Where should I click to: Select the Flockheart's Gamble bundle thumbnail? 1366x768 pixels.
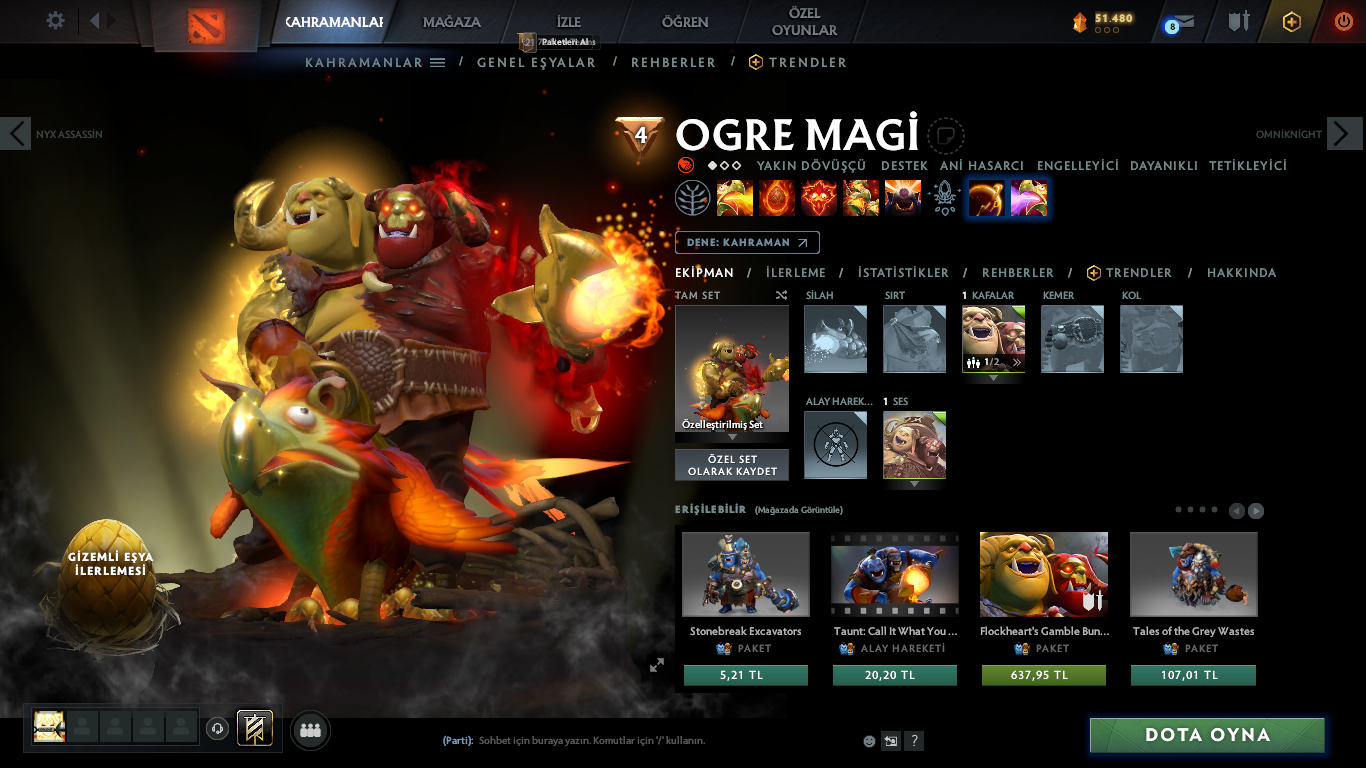click(1043, 574)
